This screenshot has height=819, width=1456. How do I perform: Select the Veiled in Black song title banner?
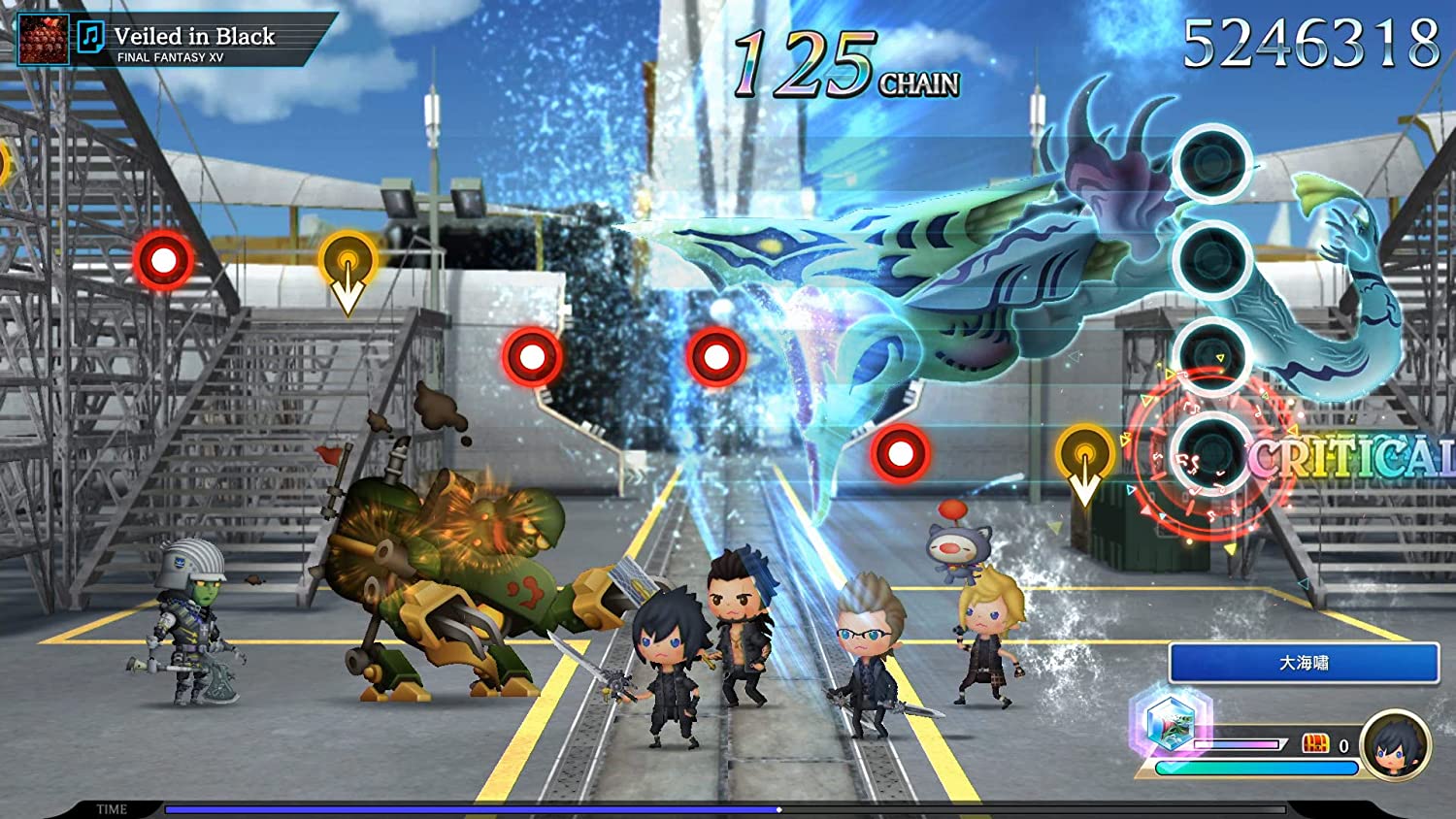(195, 34)
